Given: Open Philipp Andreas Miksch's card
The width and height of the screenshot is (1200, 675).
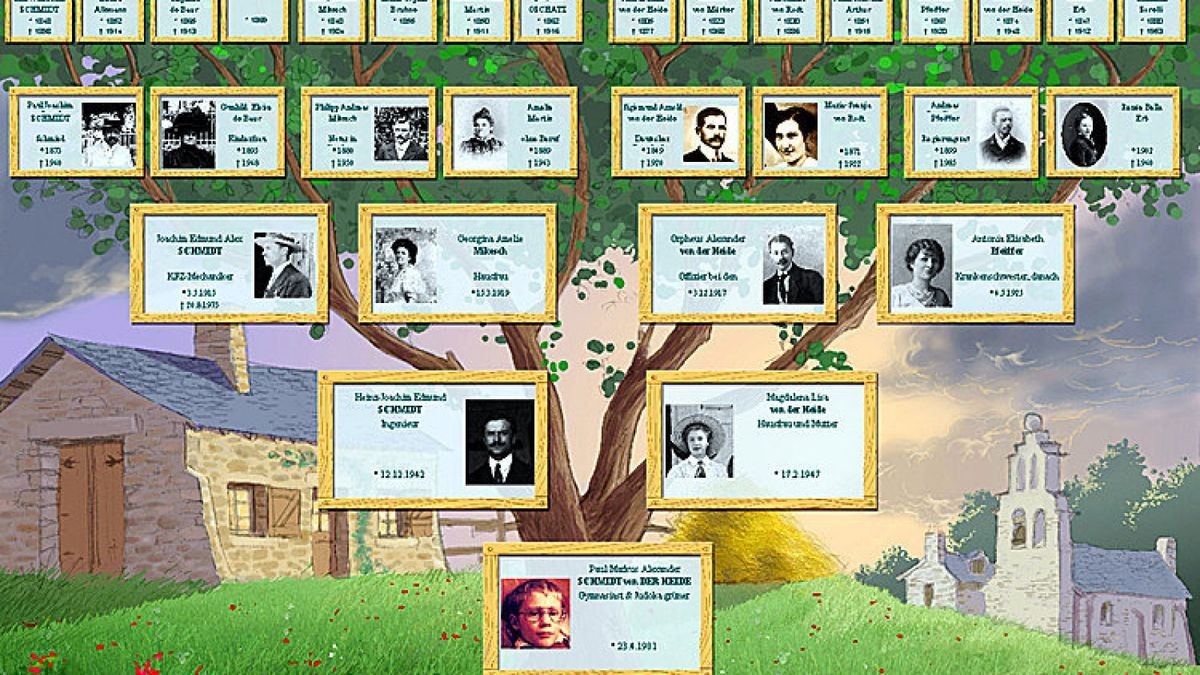Looking at the screenshot, I should click(x=368, y=133).
